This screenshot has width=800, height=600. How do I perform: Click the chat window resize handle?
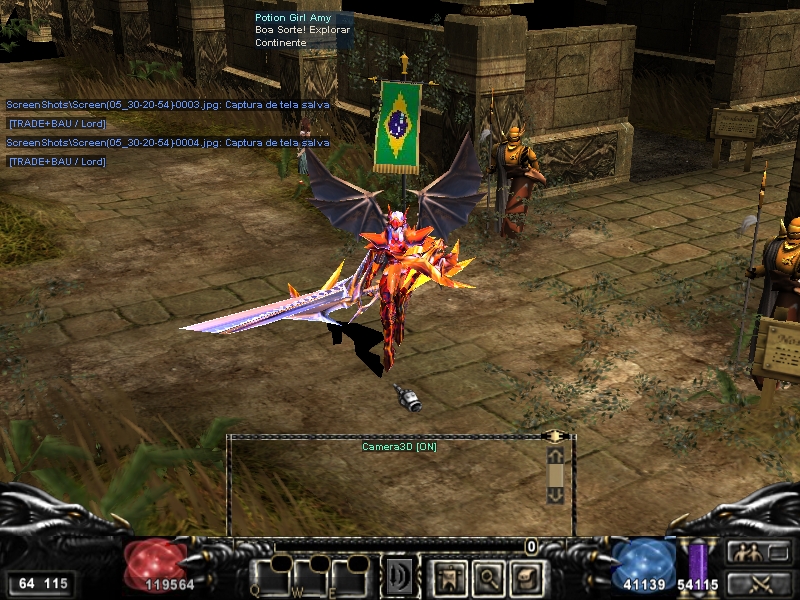click(556, 436)
